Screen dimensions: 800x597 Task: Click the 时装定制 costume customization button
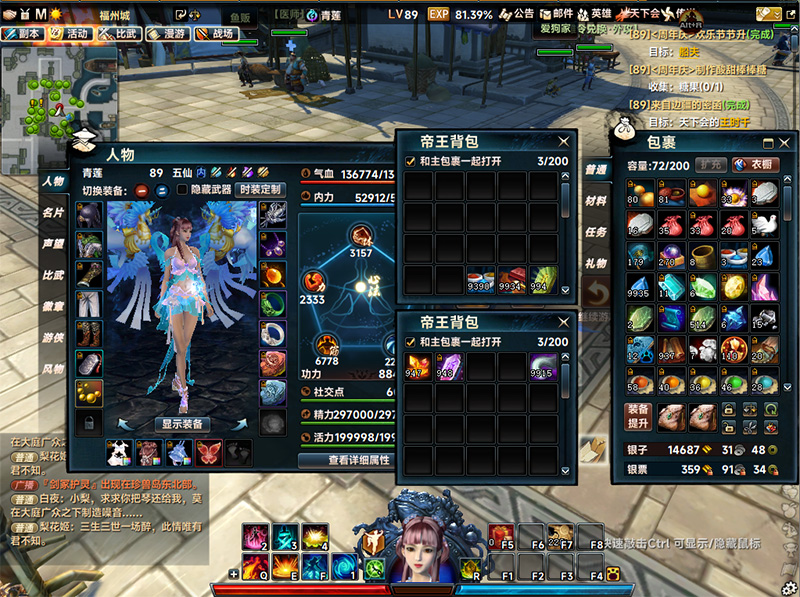point(259,189)
